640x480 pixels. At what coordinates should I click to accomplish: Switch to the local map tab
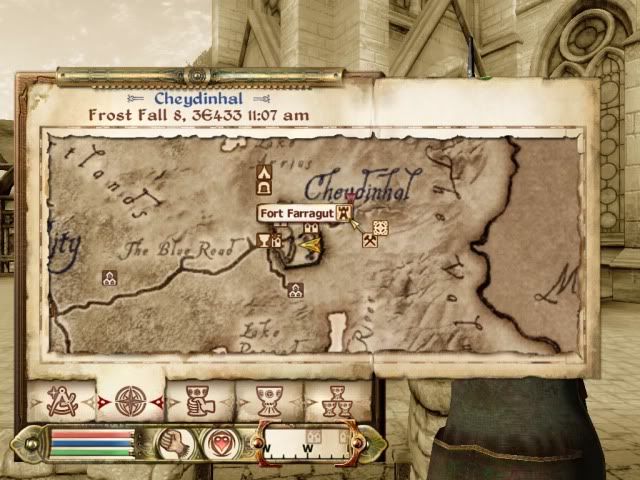pyautogui.click(x=61, y=400)
